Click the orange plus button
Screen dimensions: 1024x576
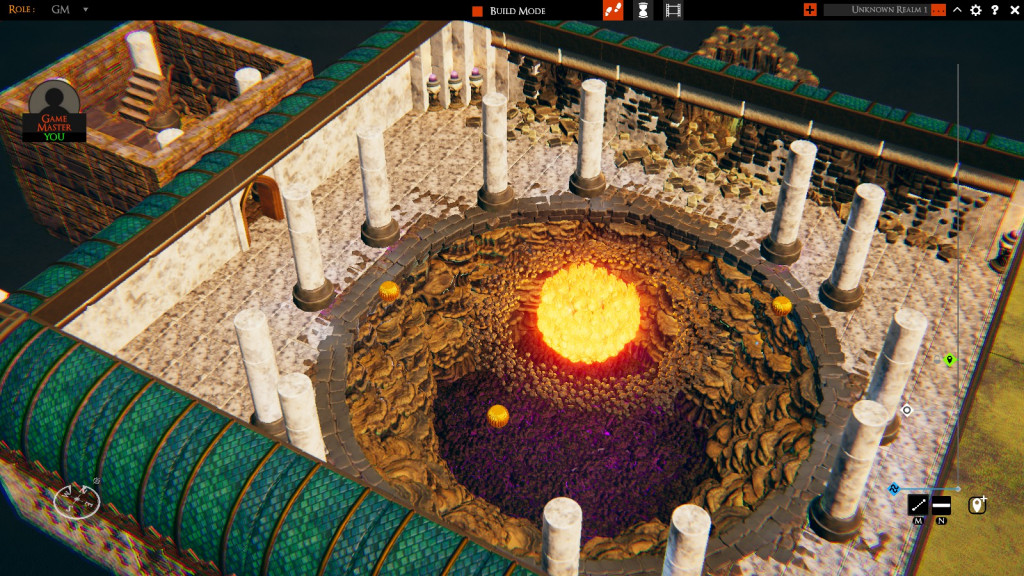(x=810, y=10)
